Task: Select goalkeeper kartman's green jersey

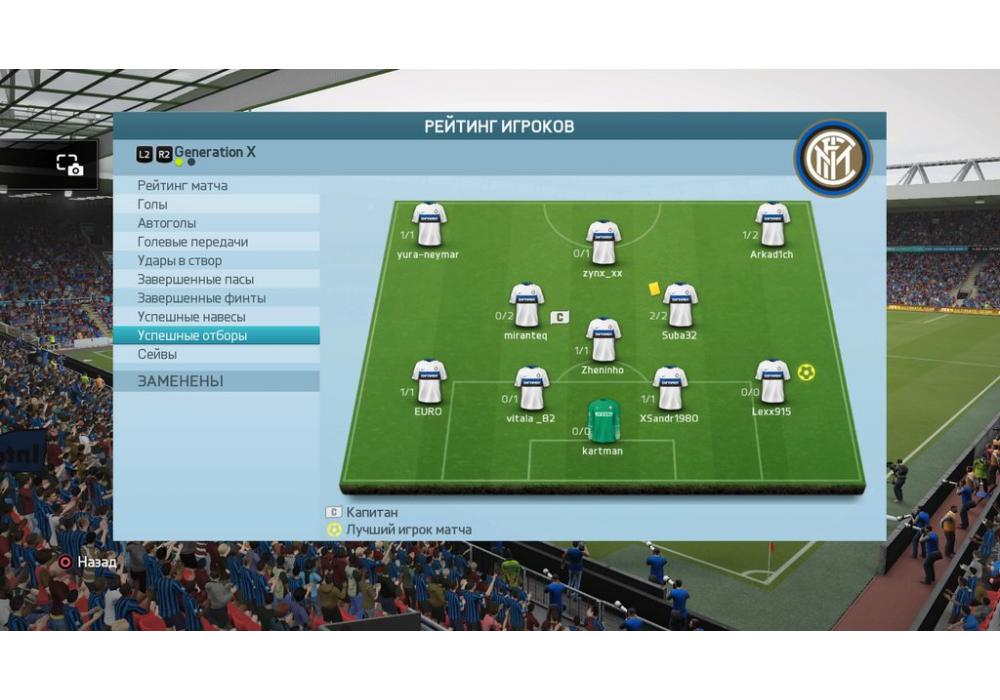Action: [602, 421]
